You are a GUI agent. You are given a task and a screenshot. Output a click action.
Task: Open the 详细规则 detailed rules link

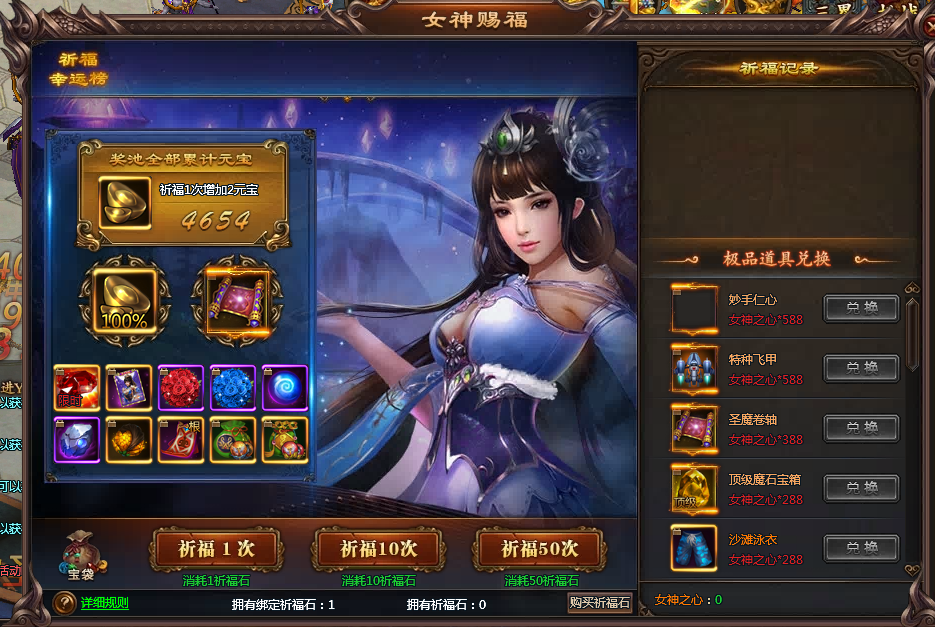tap(104, 602)
